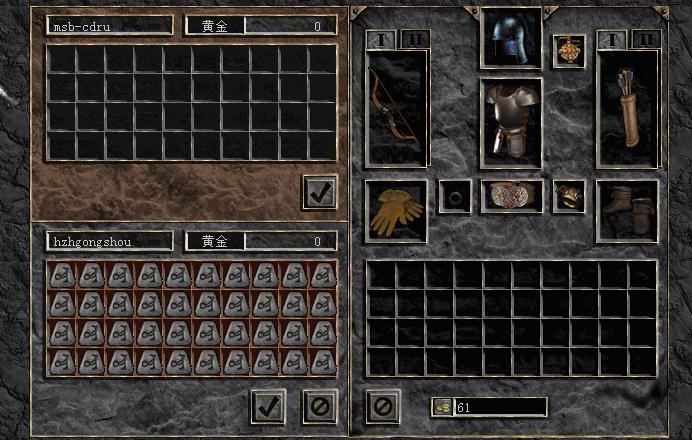Pick up the equipped bow

coord(396,107)
